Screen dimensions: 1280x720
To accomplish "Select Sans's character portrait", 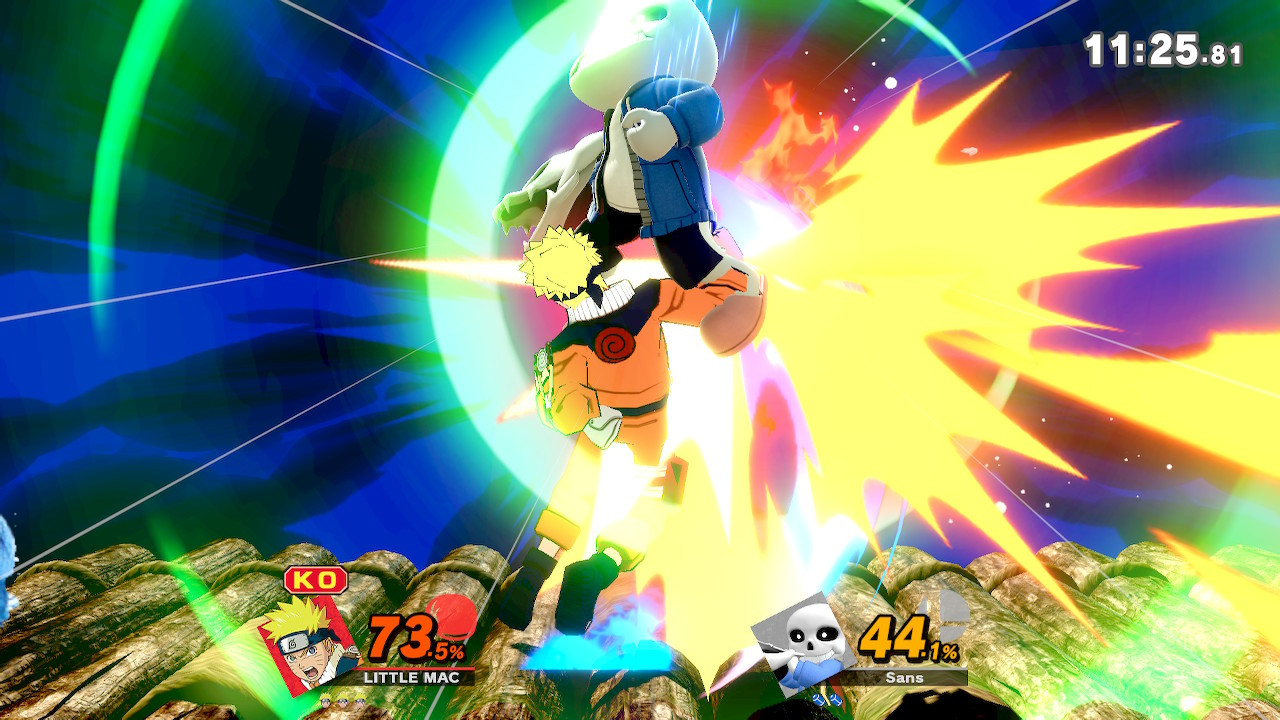I will click(x=801, y=639).
